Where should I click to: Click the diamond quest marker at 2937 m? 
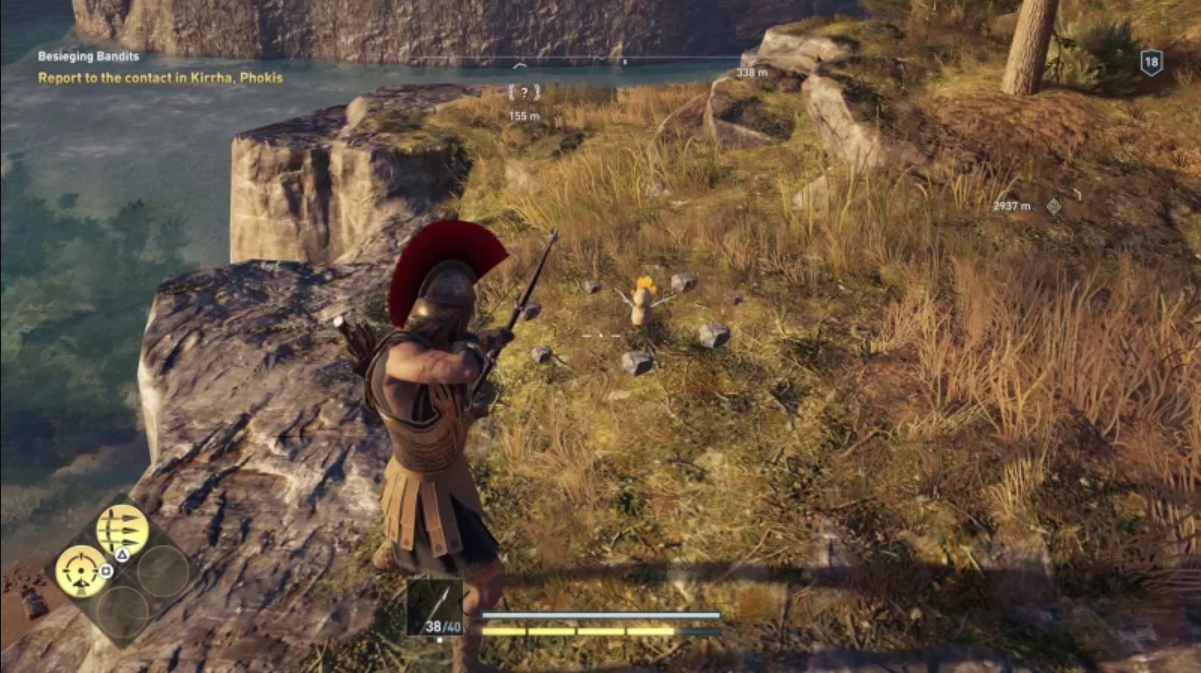pyautogui.click(x=1053, y=206)
